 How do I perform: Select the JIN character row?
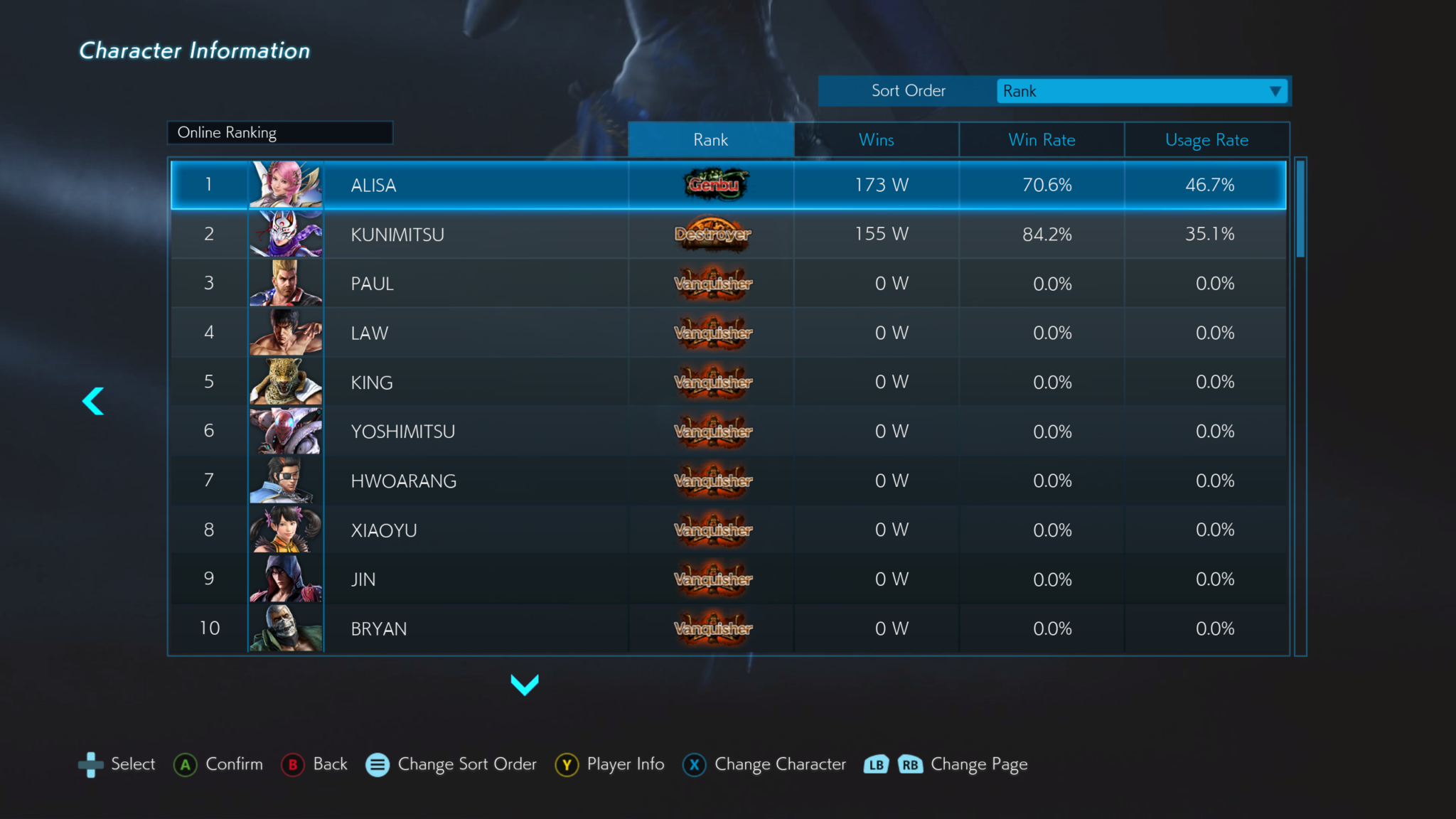728,579
